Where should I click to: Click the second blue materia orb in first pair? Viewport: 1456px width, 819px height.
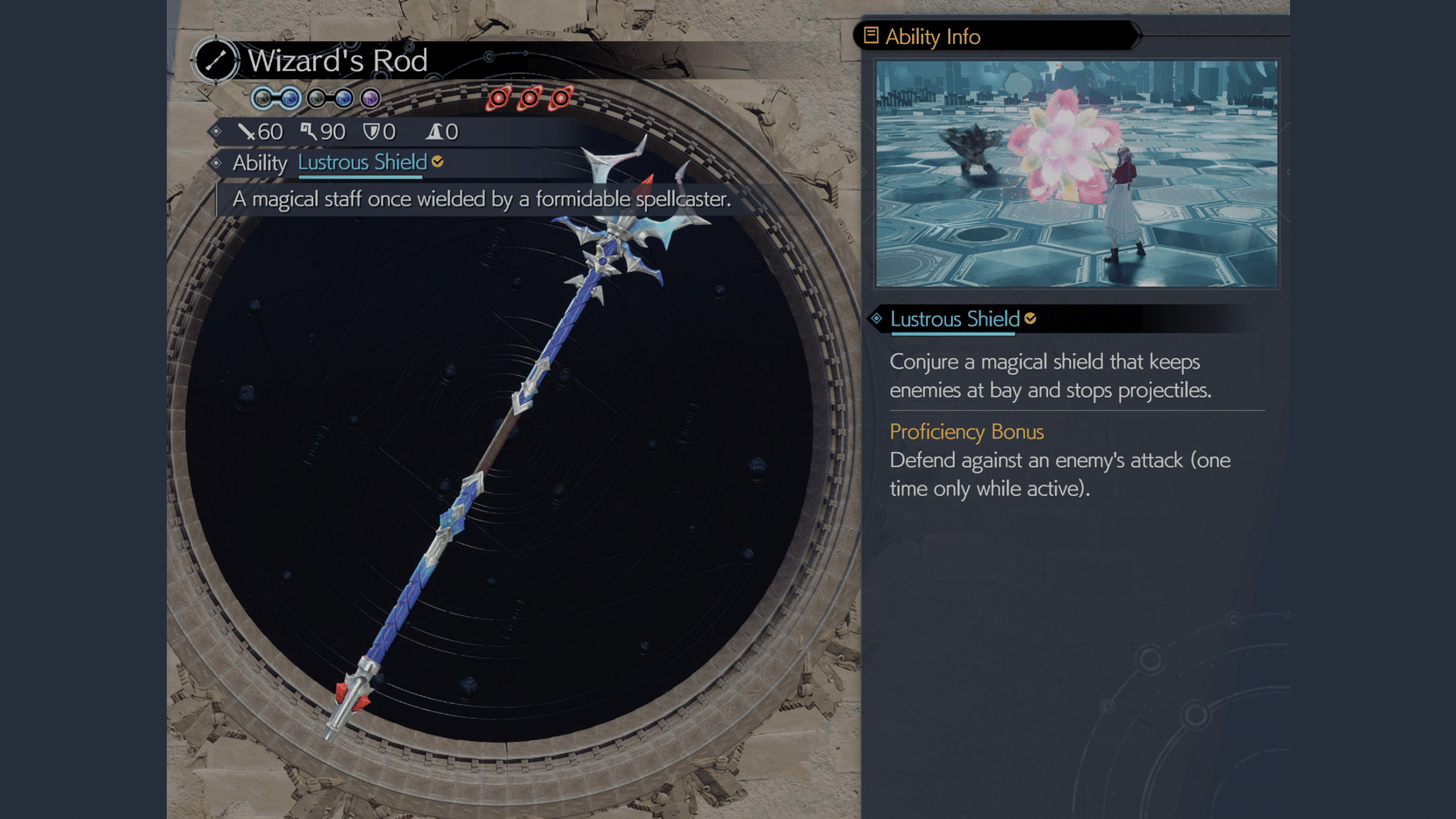tap(289, 98)
